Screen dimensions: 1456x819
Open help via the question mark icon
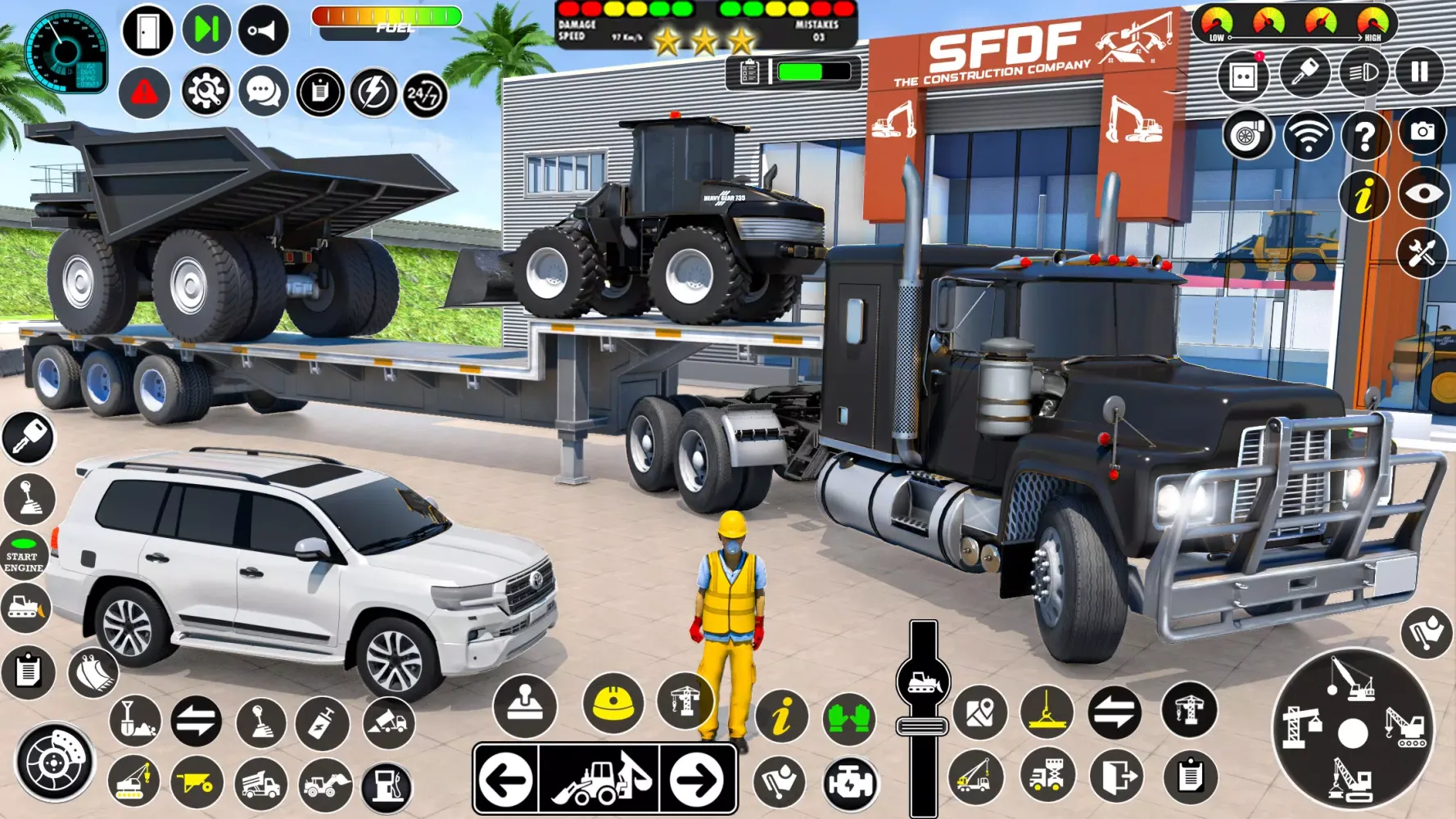(x=1363, y=134)
